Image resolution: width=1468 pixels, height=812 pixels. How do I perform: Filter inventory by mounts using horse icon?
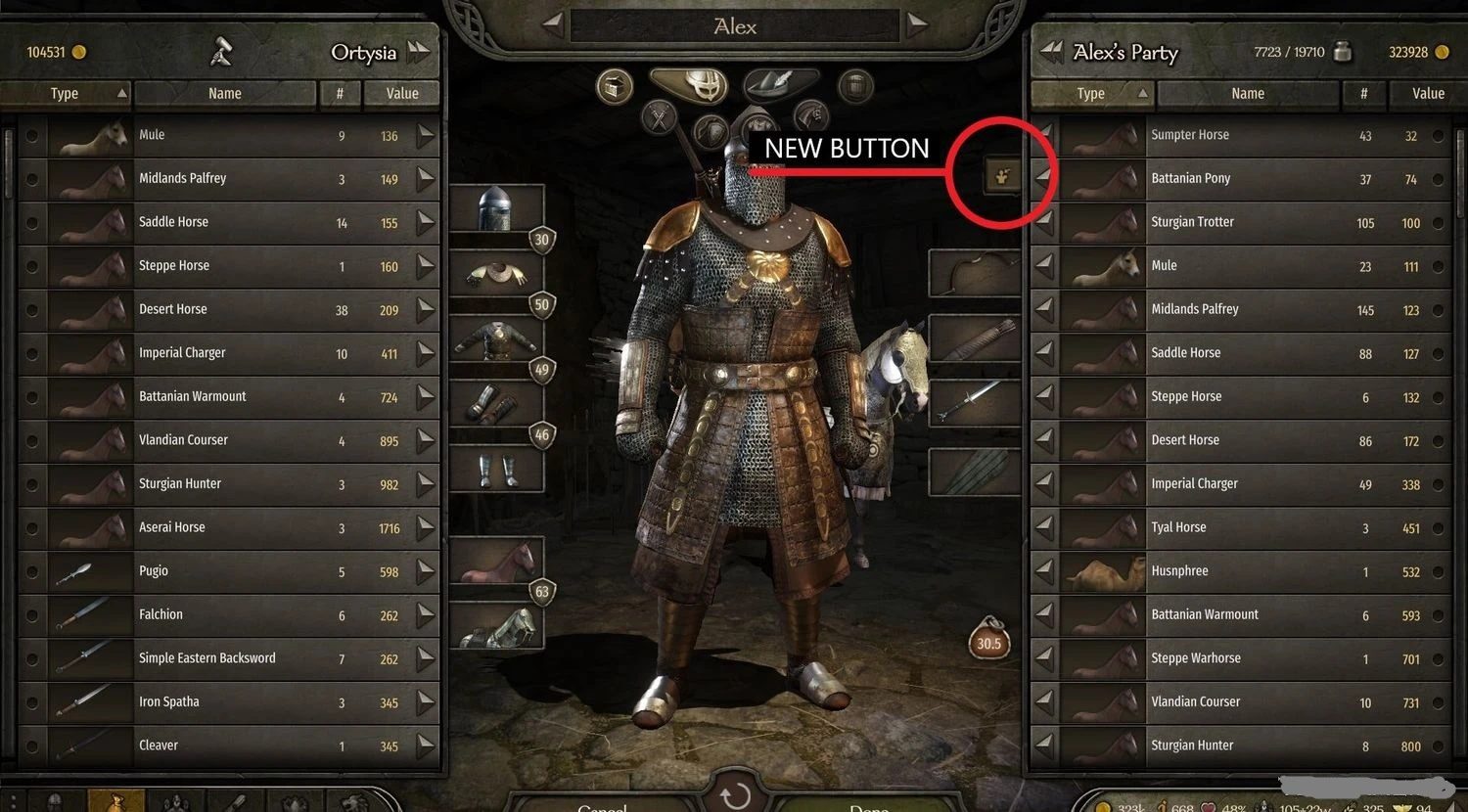tap(810, 114)
